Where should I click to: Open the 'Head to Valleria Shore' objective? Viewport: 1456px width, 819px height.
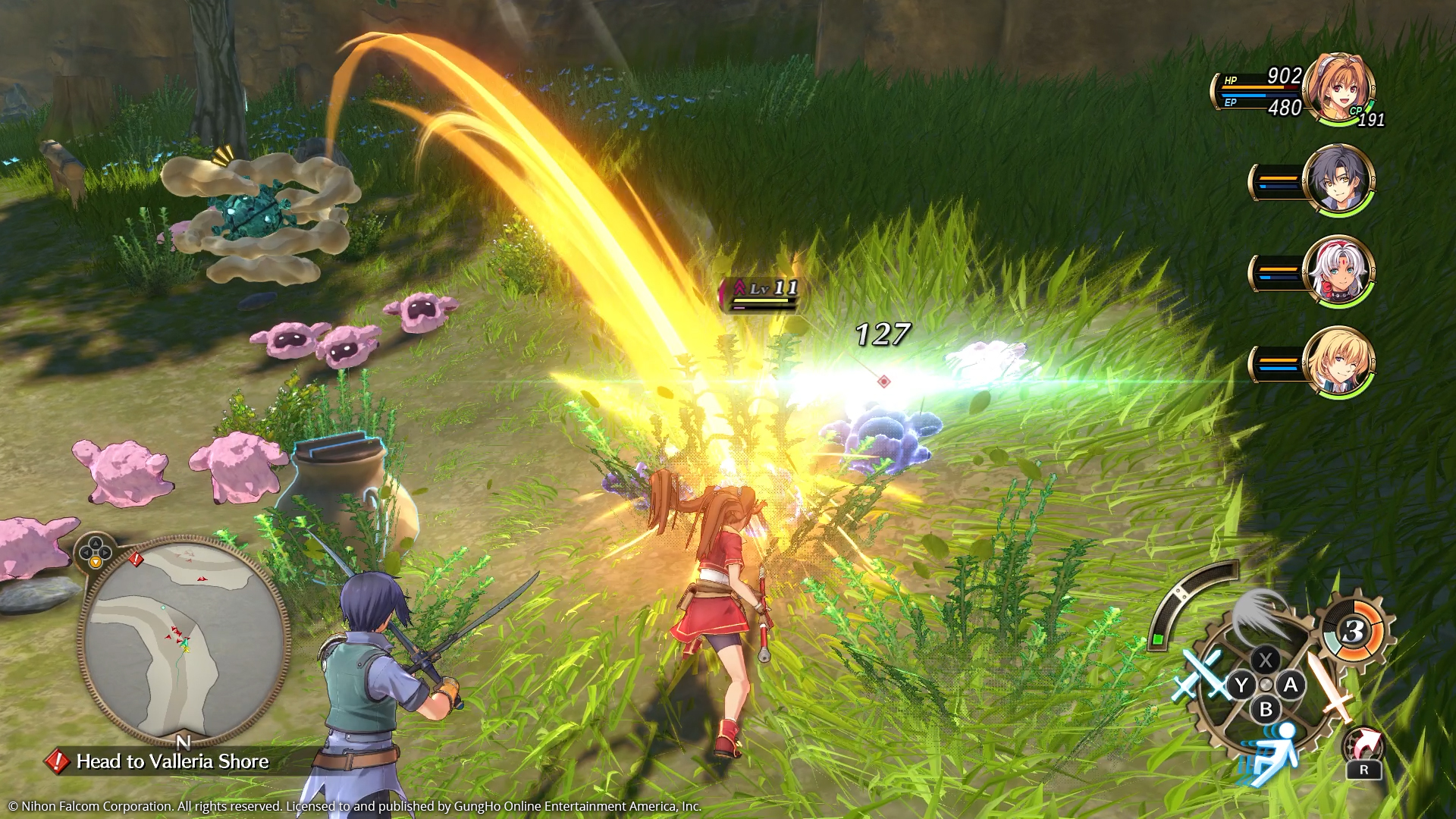point(172,761)
